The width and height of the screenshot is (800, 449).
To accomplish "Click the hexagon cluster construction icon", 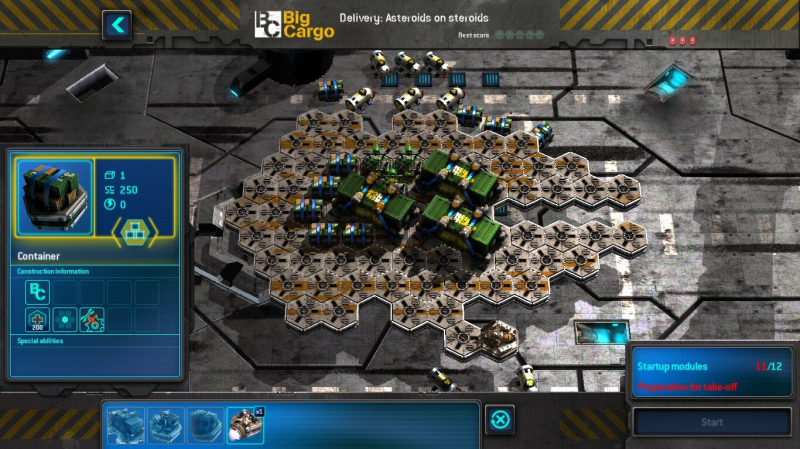I will tap(65, 320).
